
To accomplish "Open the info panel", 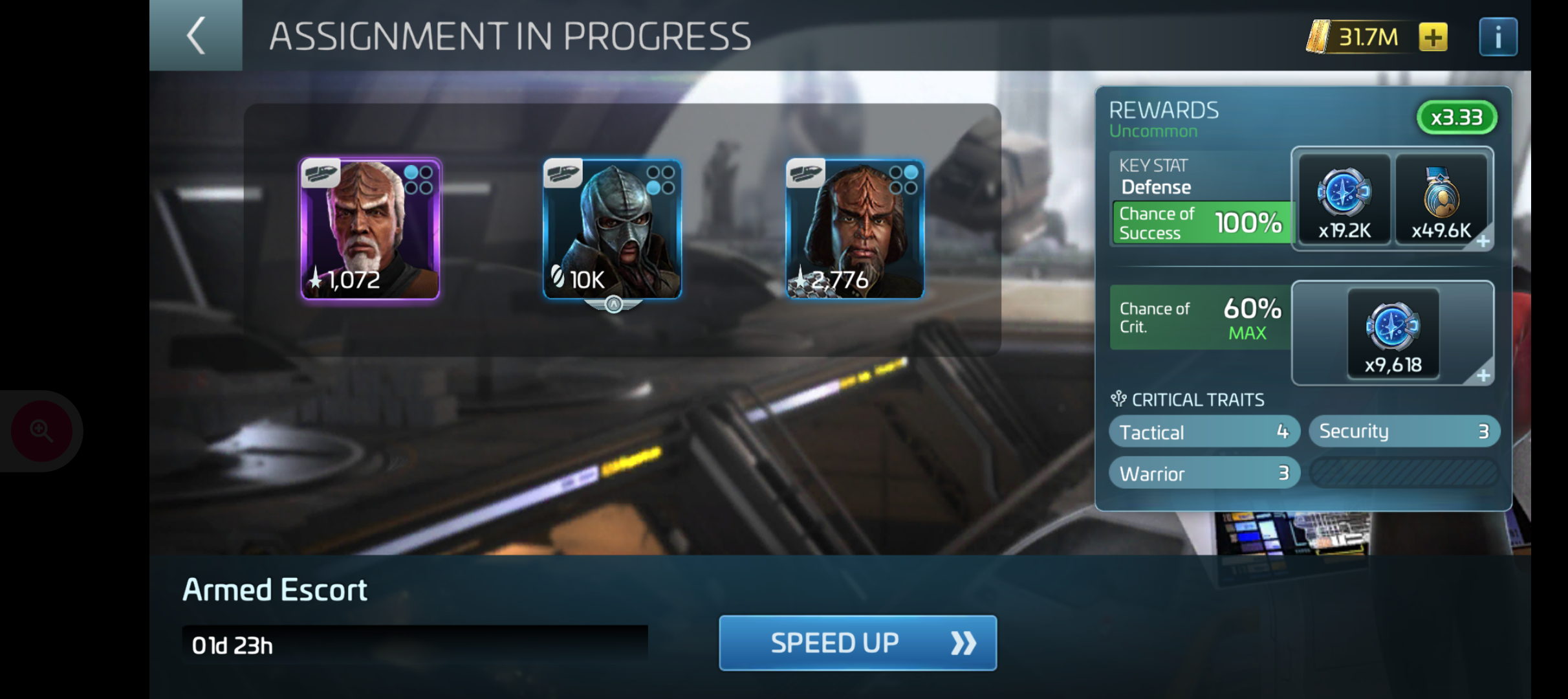I will tap(1497, 37).
